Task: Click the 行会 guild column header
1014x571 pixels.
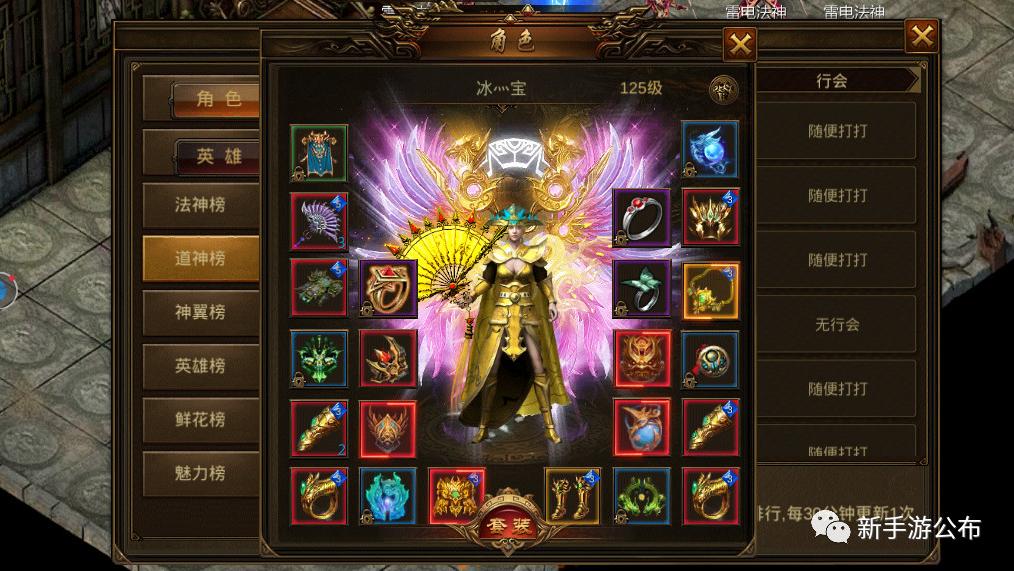Action: (831, 82)
